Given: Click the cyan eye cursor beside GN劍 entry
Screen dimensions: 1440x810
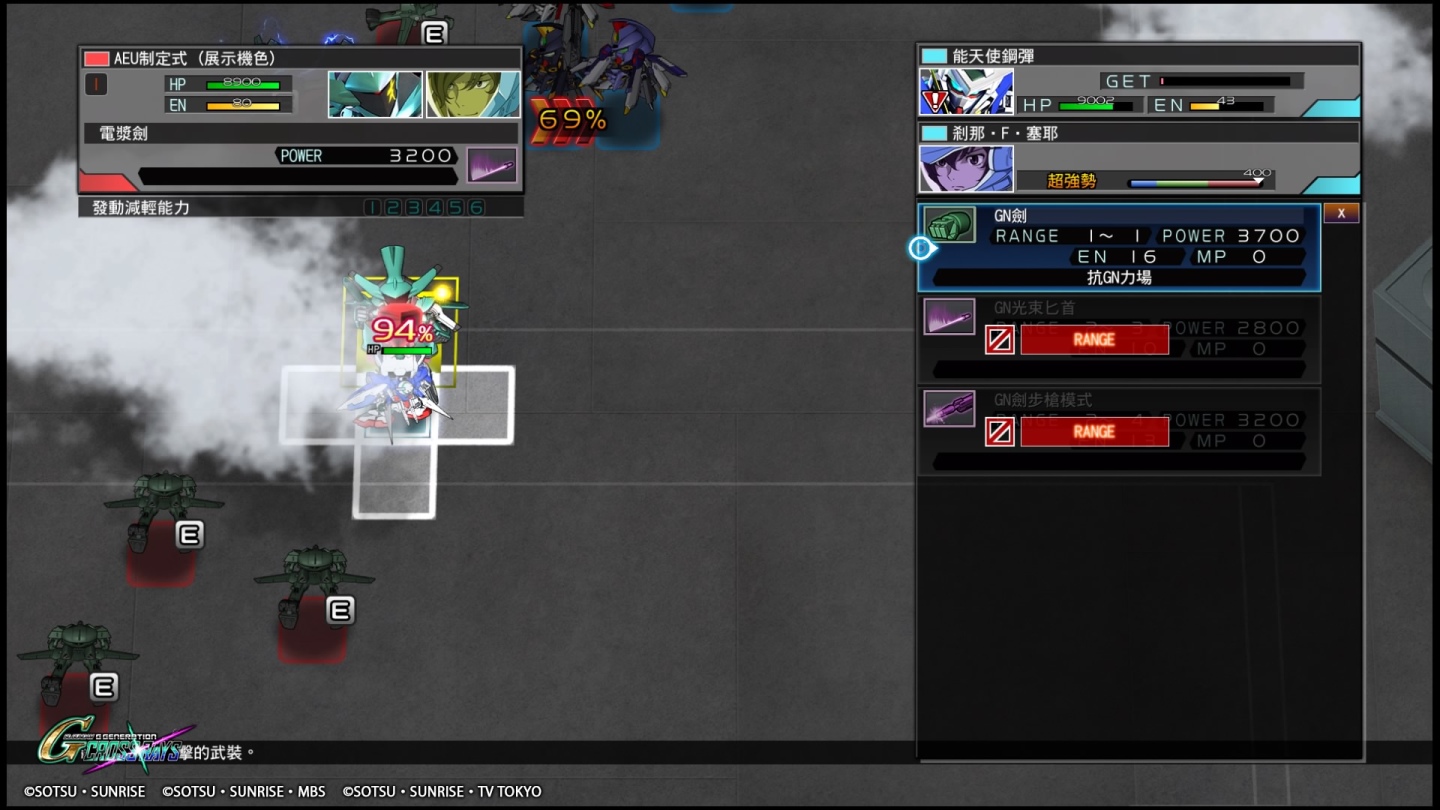Looking at the screenshot, I should pos(920,248).
